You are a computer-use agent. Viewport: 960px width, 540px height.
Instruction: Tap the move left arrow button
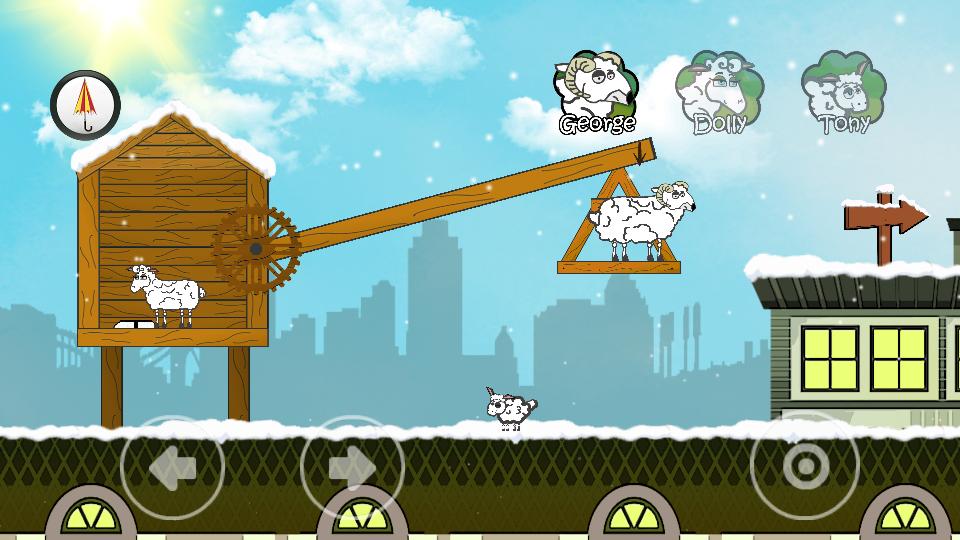172,466
